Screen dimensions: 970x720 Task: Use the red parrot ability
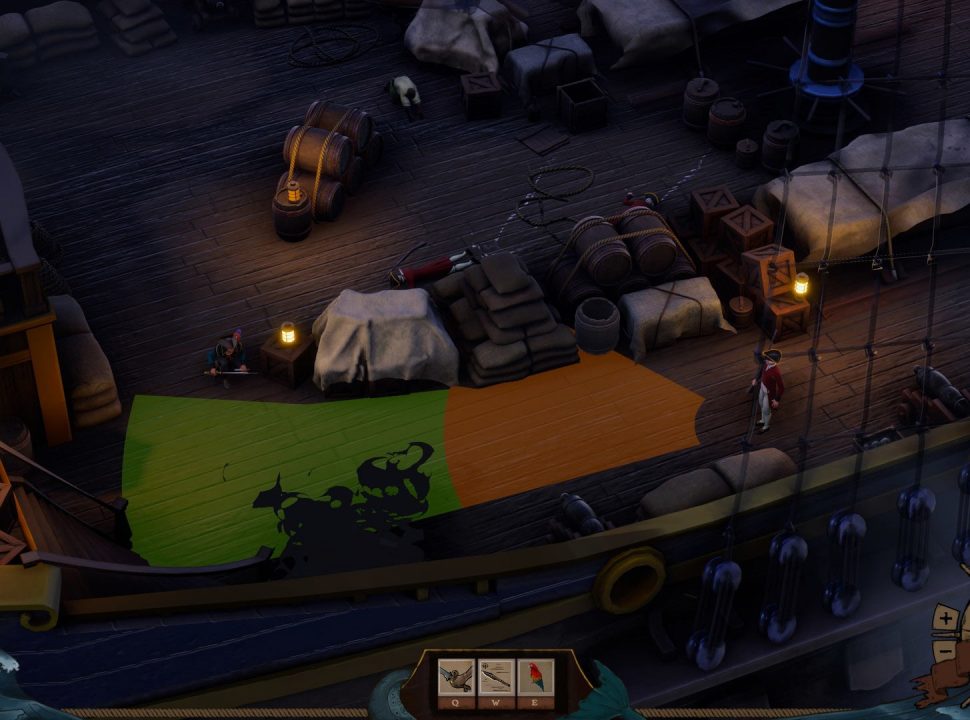tap(535, 677)
